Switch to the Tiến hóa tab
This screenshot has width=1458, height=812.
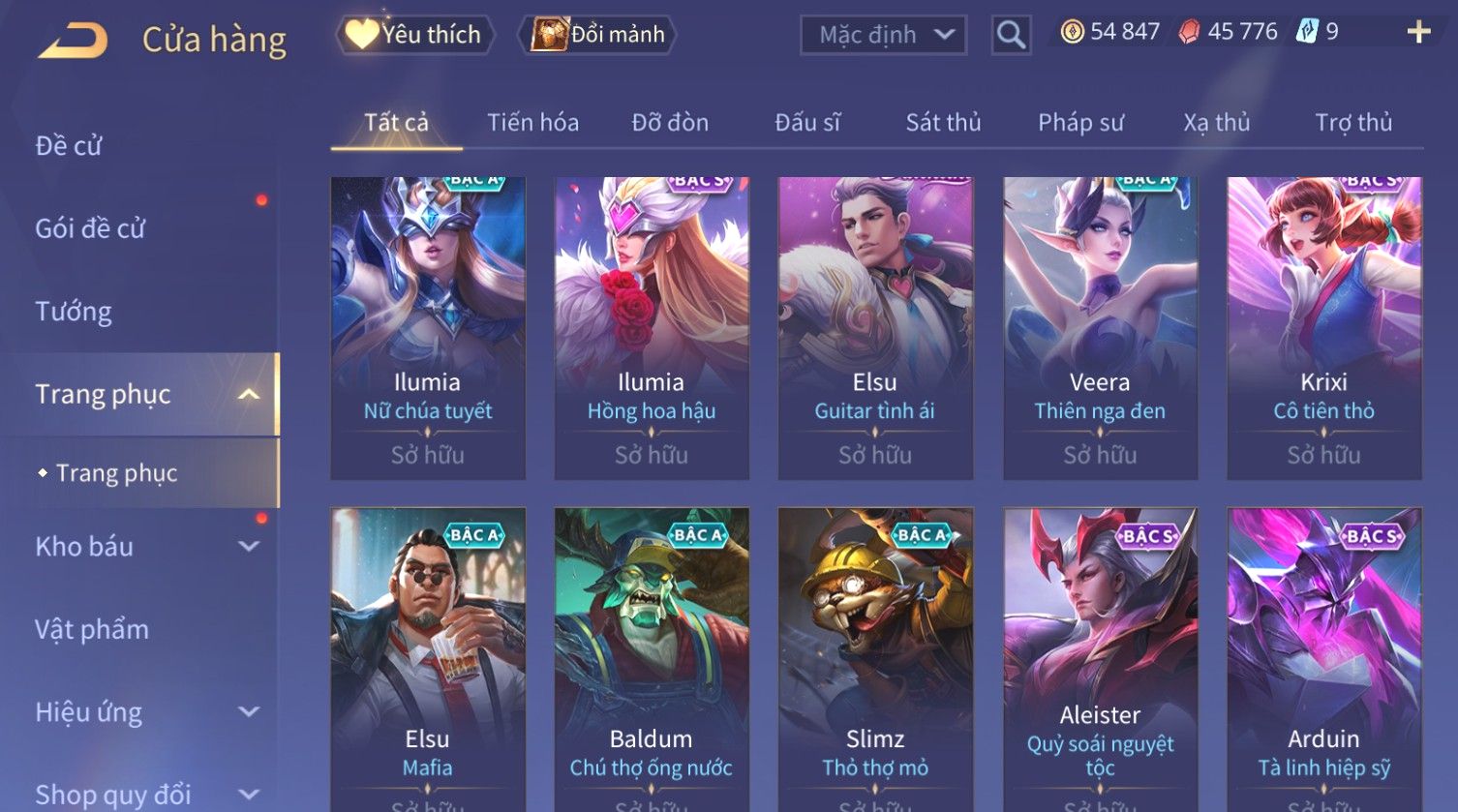click(x=532, y=123)
